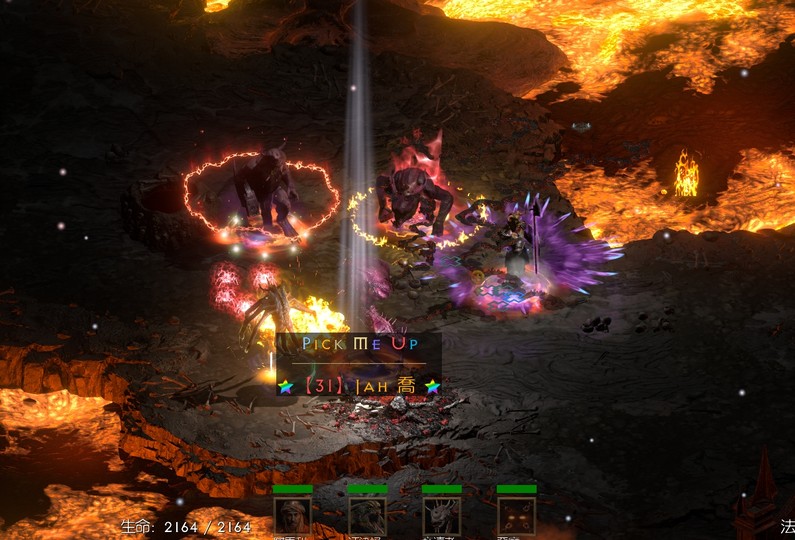The height and width of the screenshot is (540, 795).
Task: Click the hooded creature summon portrait
Action: (x=367, y=515)
